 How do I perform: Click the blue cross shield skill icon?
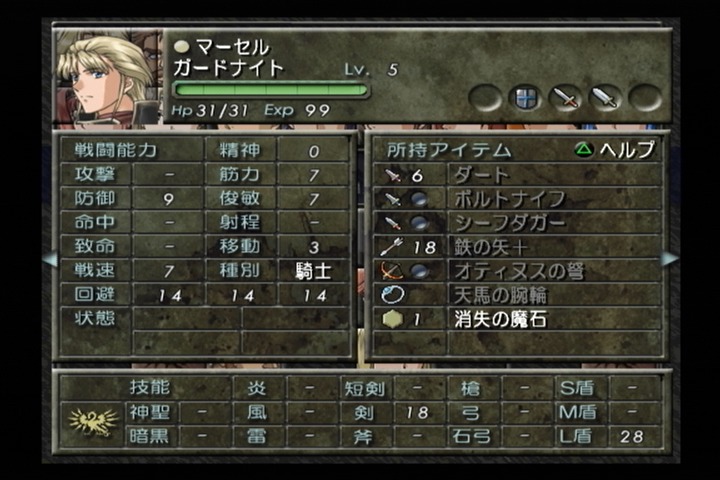coord(526,98)
